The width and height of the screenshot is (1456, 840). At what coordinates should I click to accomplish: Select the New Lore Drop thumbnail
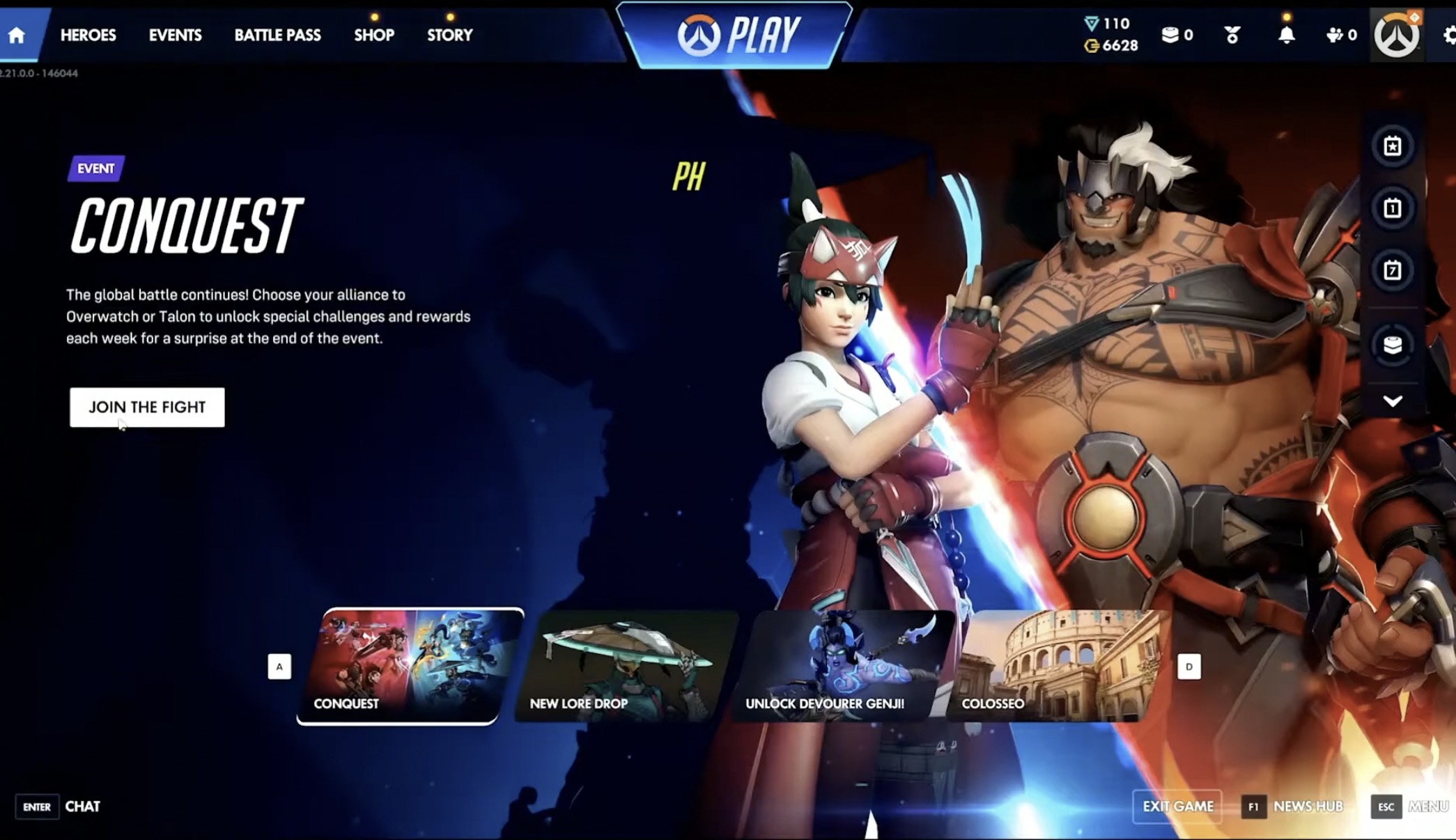pos(626,666)
